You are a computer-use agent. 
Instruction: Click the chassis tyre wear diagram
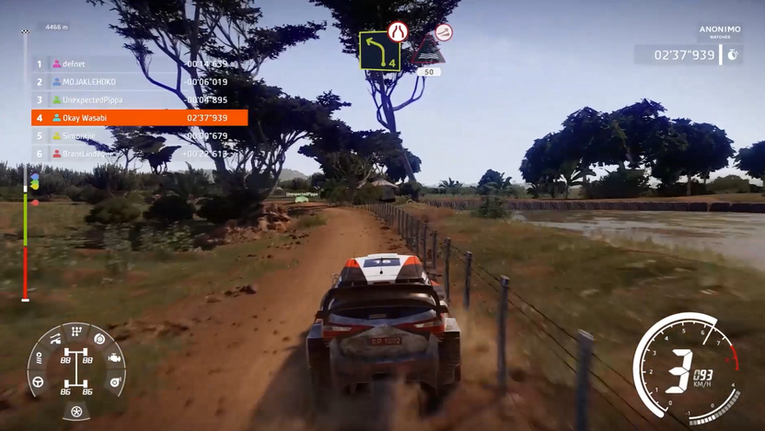click(x=76, y=369)
